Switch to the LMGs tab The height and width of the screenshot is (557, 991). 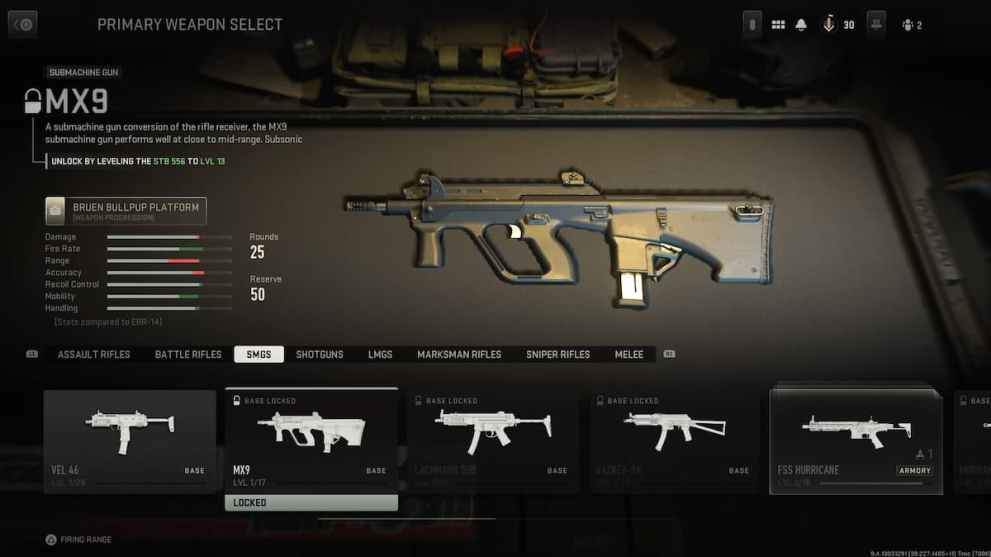(x=380, y=355)
